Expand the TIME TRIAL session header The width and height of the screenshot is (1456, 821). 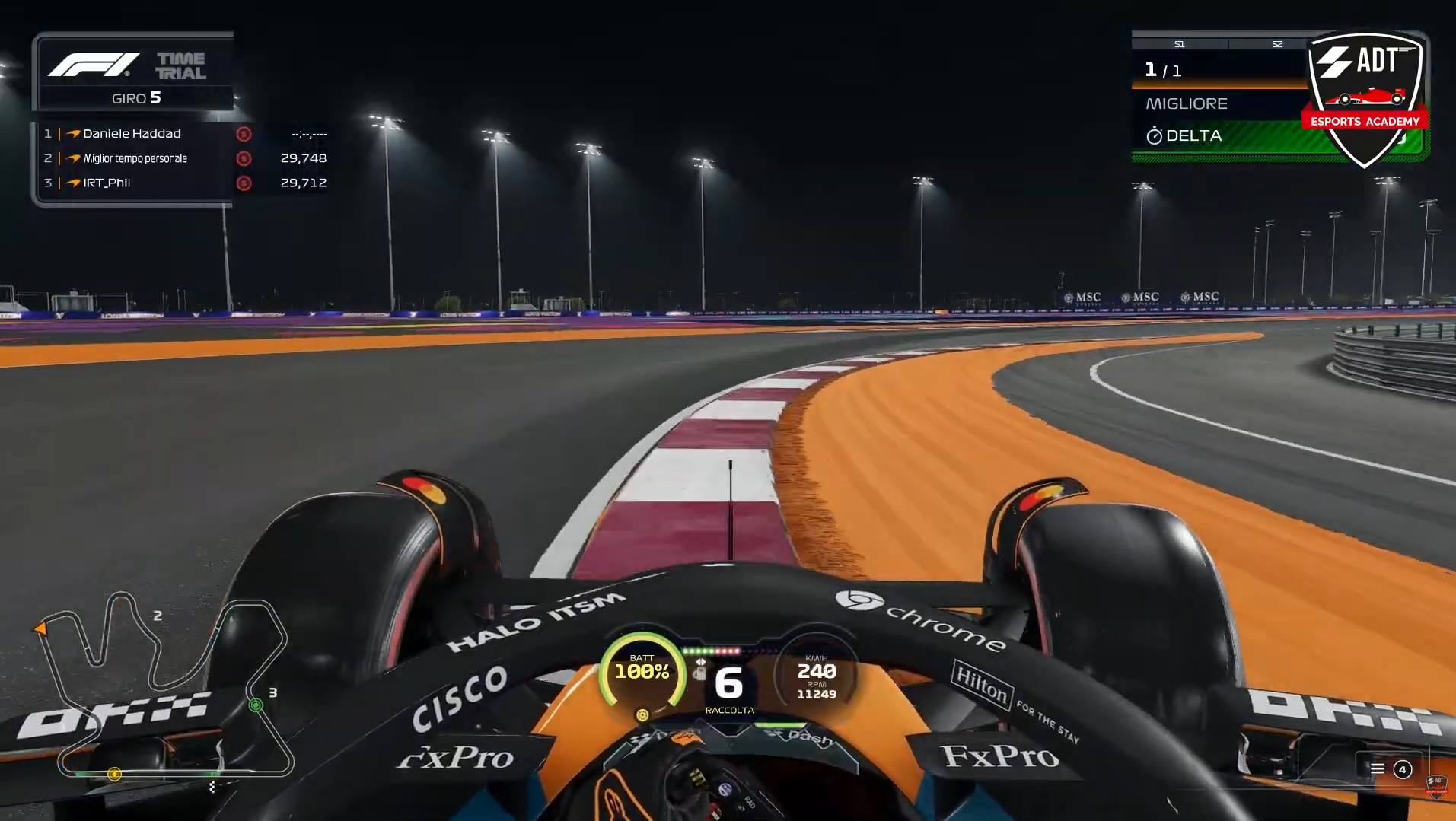point(180,65)
